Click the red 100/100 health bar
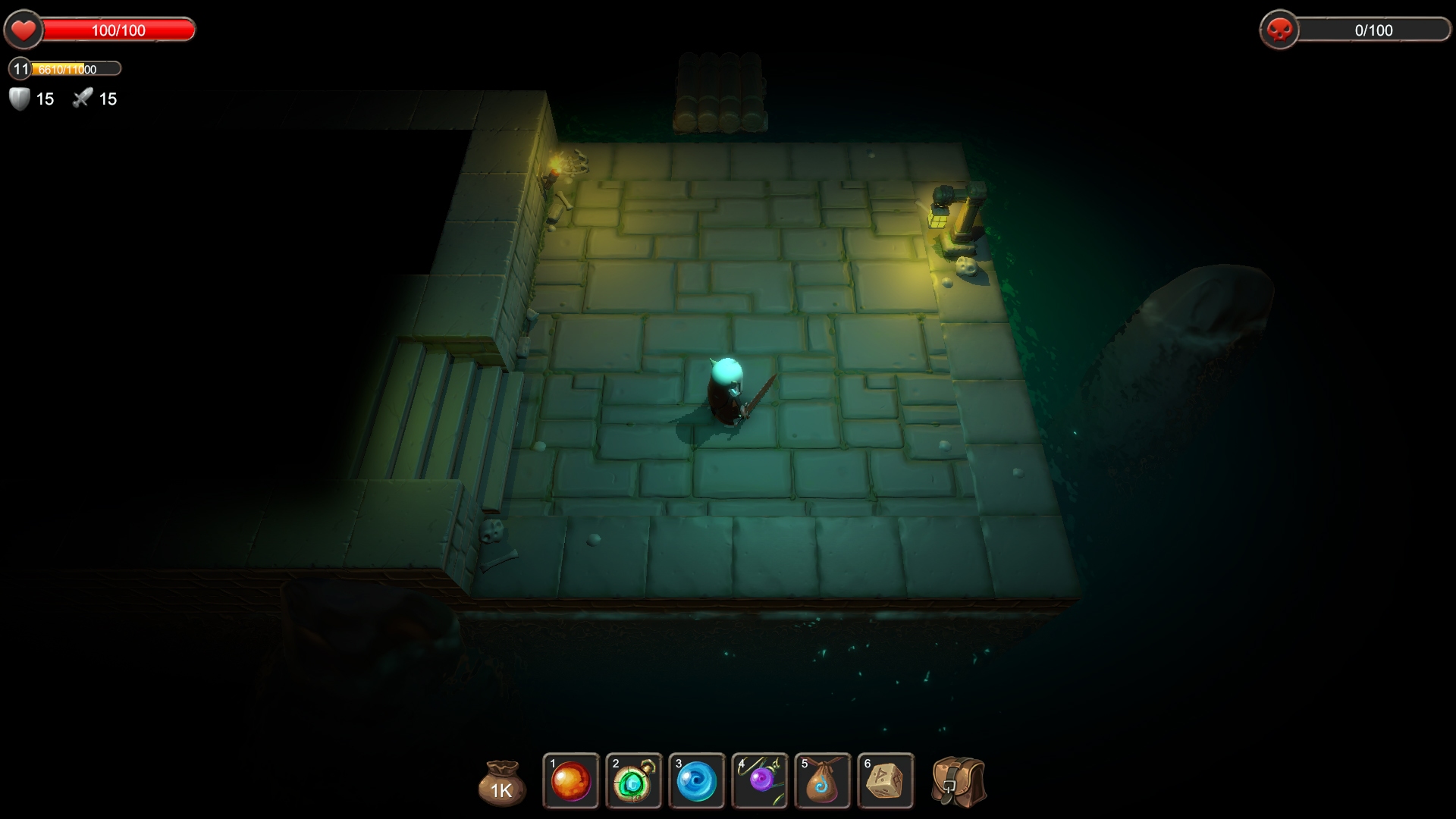The image size is (1456, 819). (118, 30)
